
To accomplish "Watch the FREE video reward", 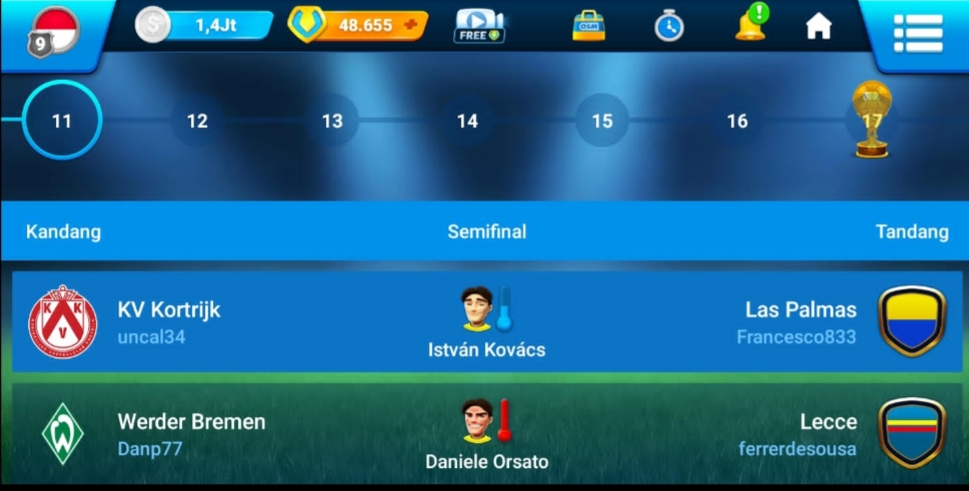I will [479, 26].
